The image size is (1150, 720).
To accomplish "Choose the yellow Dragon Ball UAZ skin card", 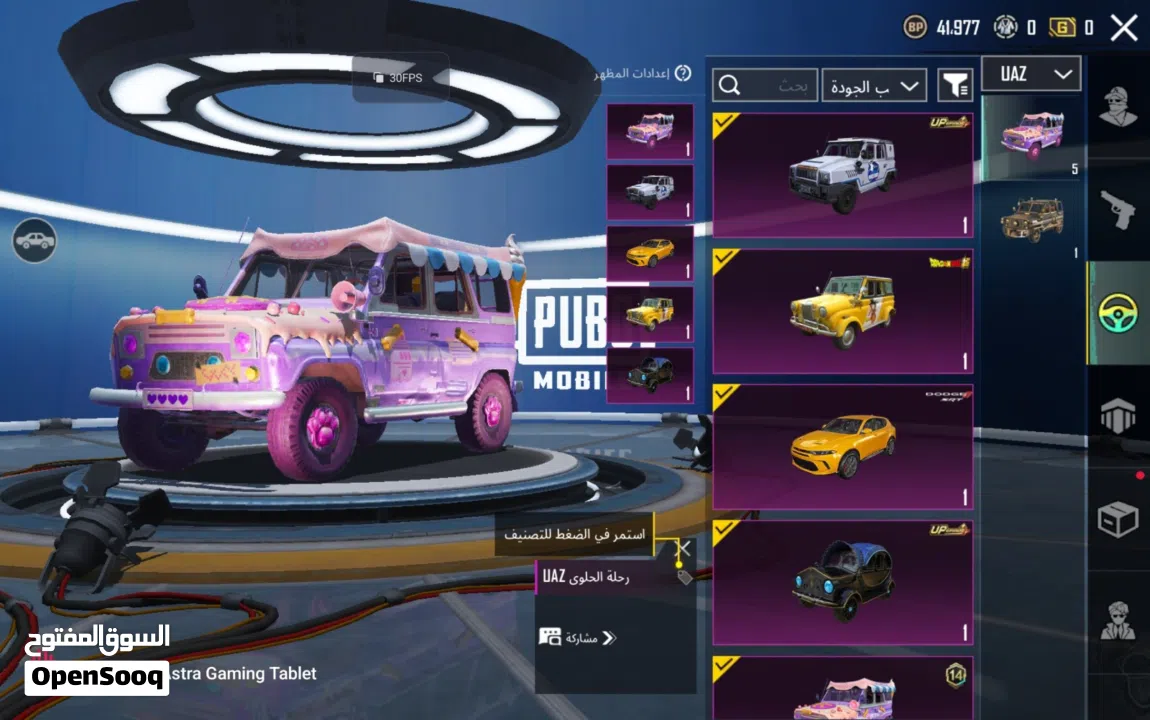I will pos(842,311).
